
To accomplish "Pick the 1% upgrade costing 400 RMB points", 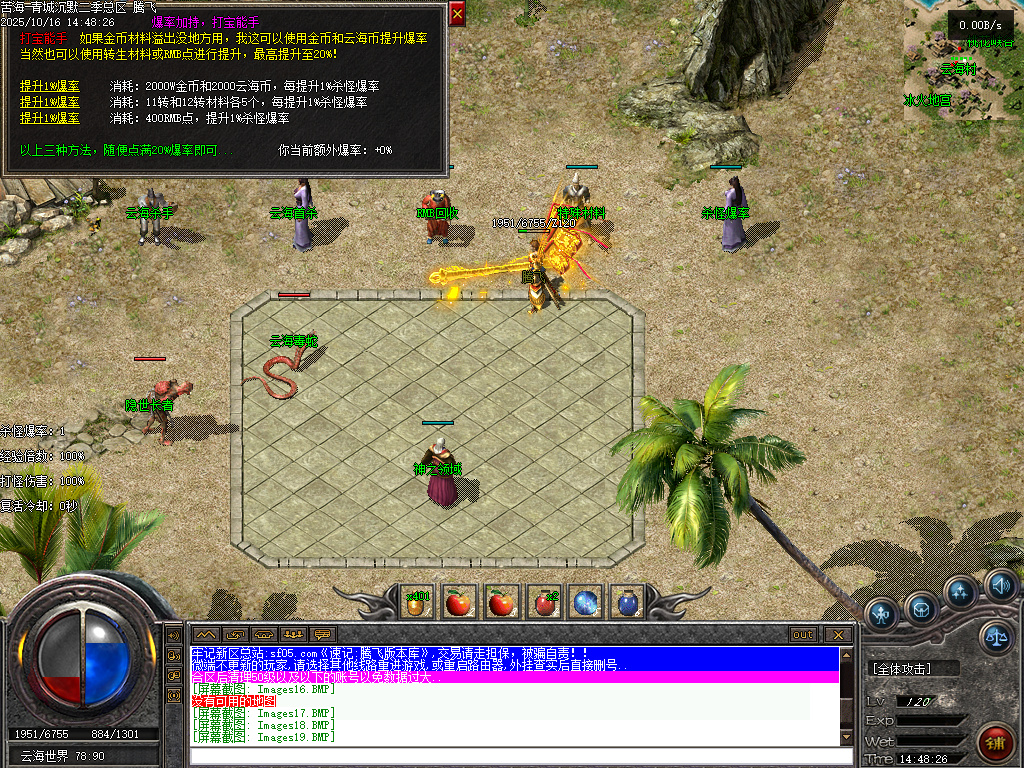I will 50,118.
